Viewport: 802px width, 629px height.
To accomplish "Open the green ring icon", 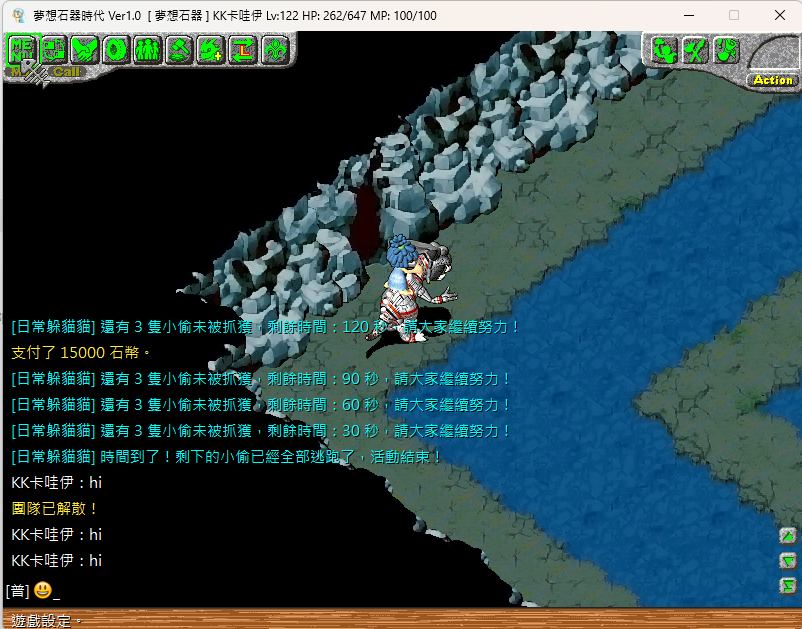I will [x=116, y=49].
